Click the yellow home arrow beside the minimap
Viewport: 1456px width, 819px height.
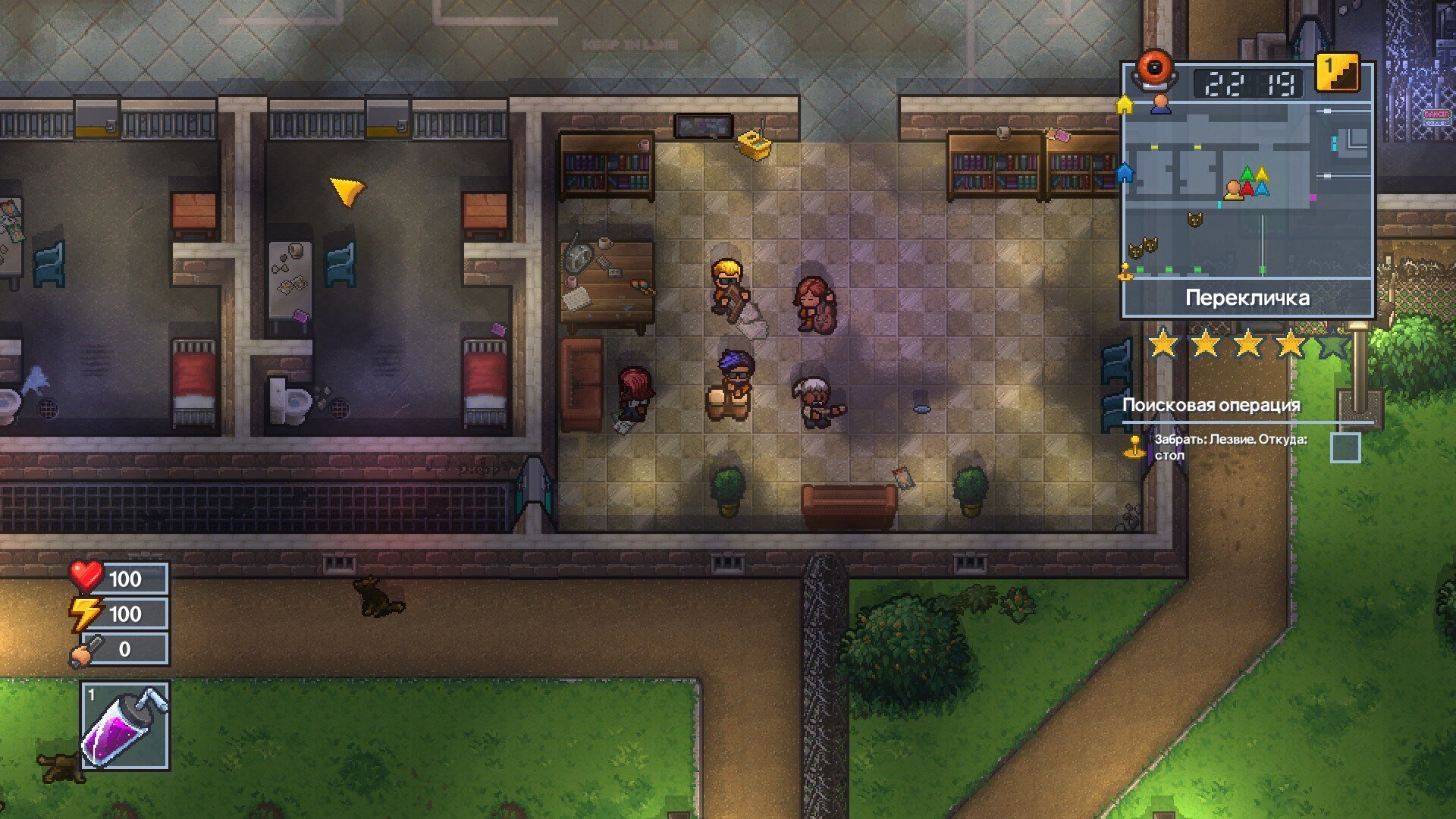coord(1125,105)
